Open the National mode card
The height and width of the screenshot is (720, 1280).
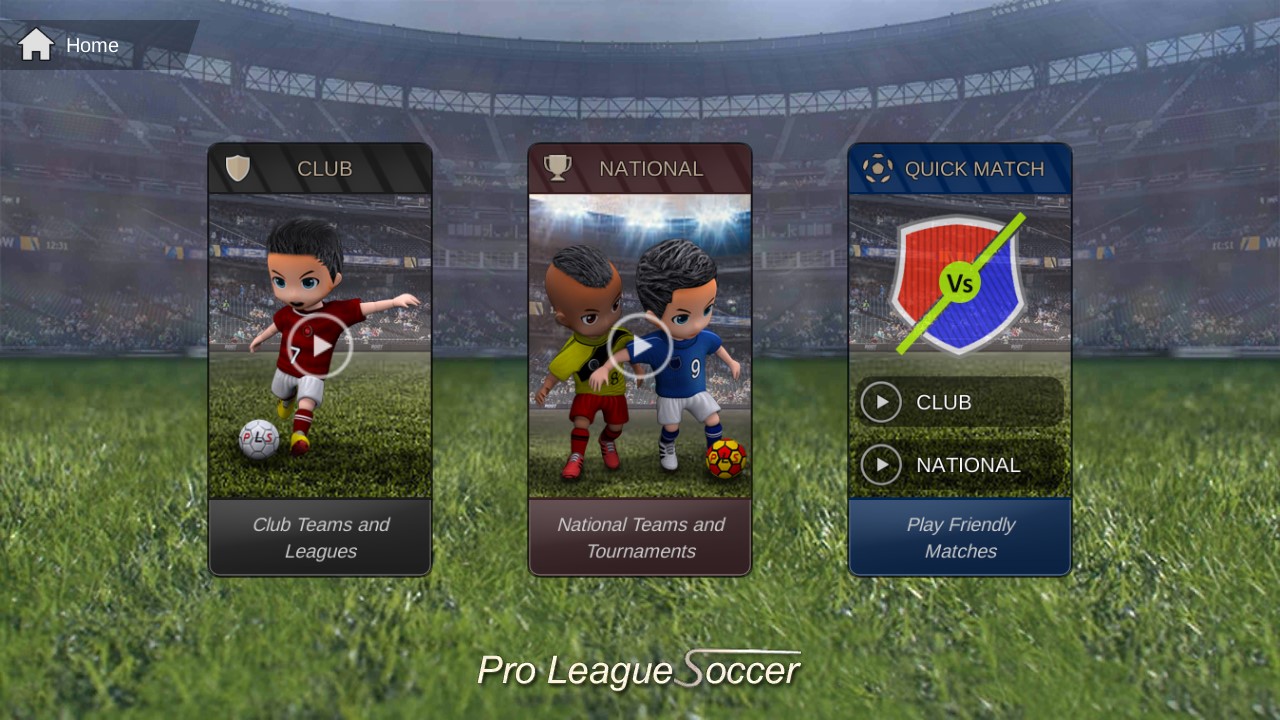click(x=640, y=346)
